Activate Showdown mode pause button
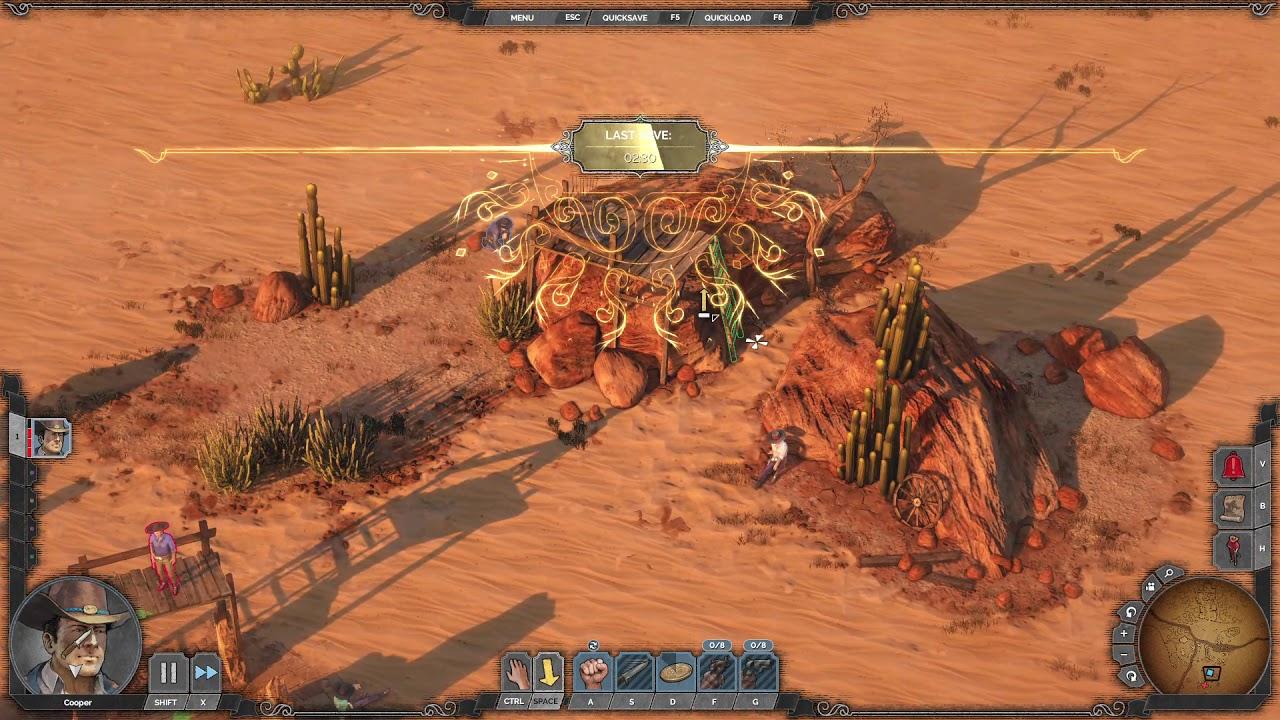The height and width of the screenshot is (720, 1280). point(168,673)
